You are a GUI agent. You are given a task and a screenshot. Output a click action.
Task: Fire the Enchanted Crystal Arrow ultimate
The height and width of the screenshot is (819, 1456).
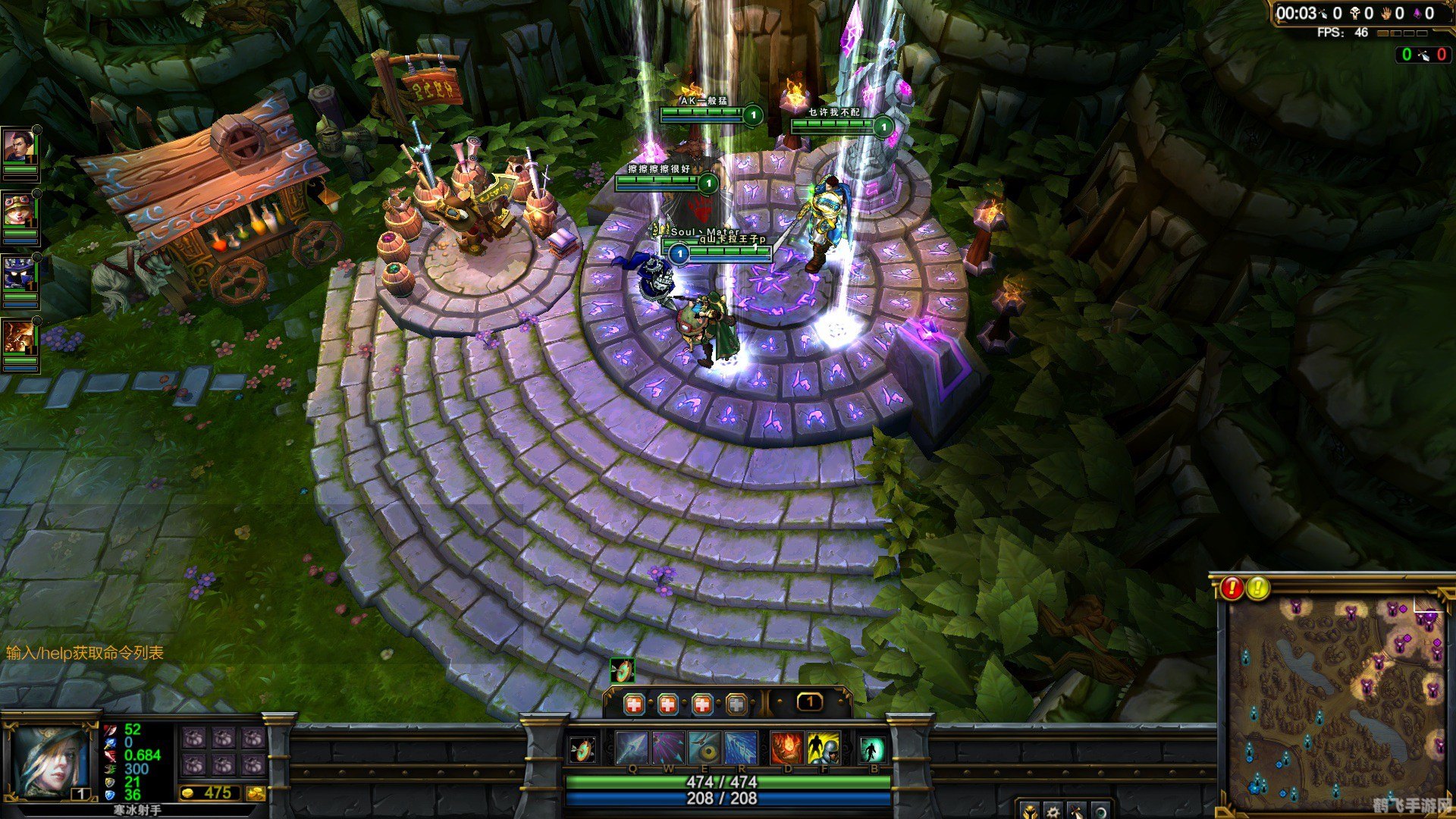click(x=741, y=748)
